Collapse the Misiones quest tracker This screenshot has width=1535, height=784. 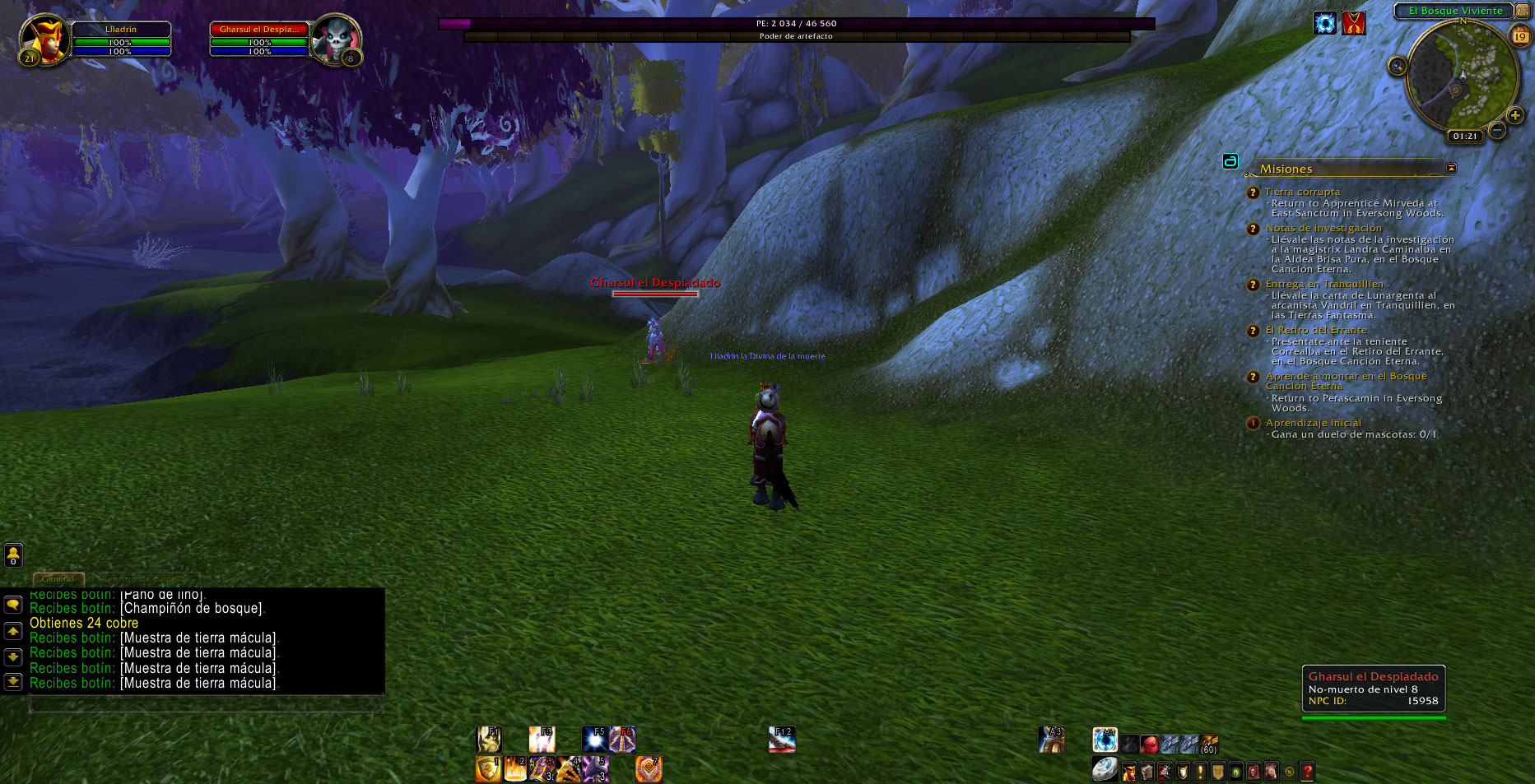pos(1451,168)
